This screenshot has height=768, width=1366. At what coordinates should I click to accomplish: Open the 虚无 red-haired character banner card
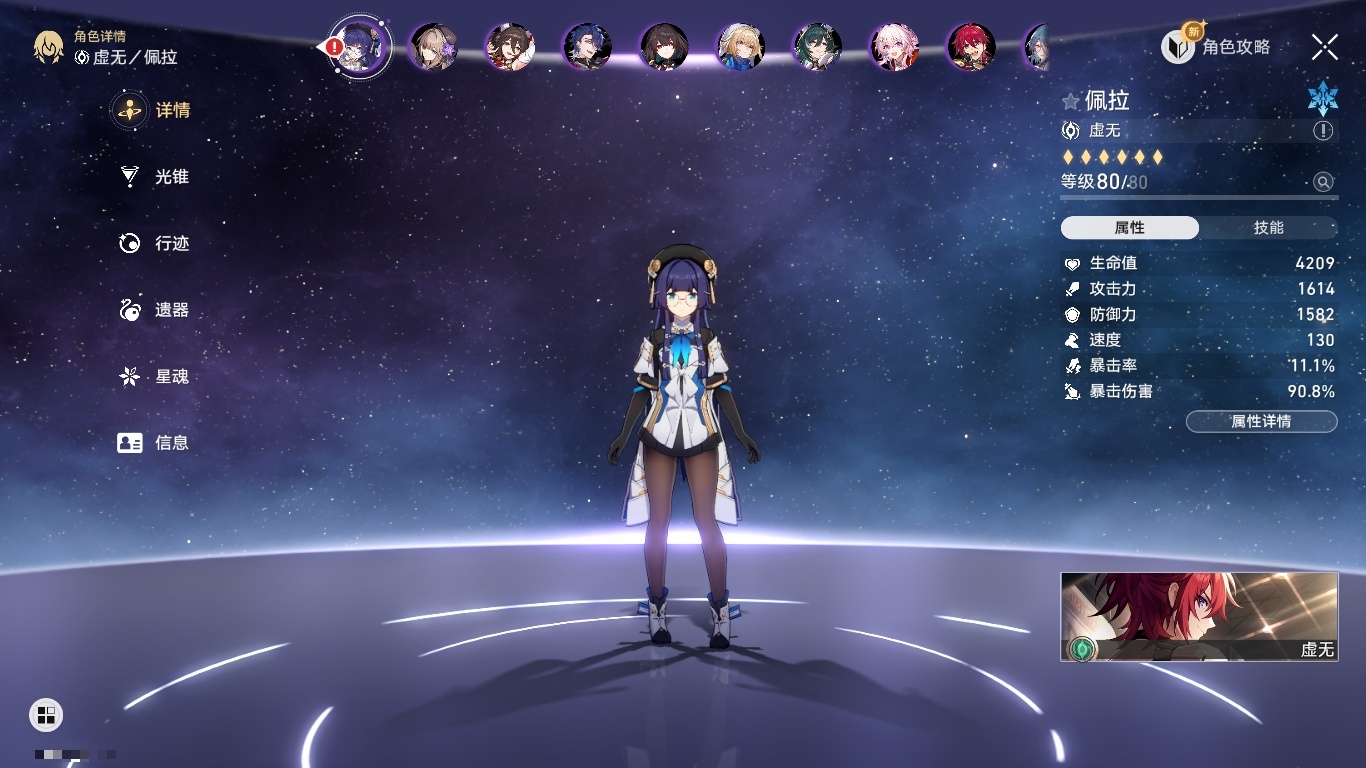[1199, 616]
